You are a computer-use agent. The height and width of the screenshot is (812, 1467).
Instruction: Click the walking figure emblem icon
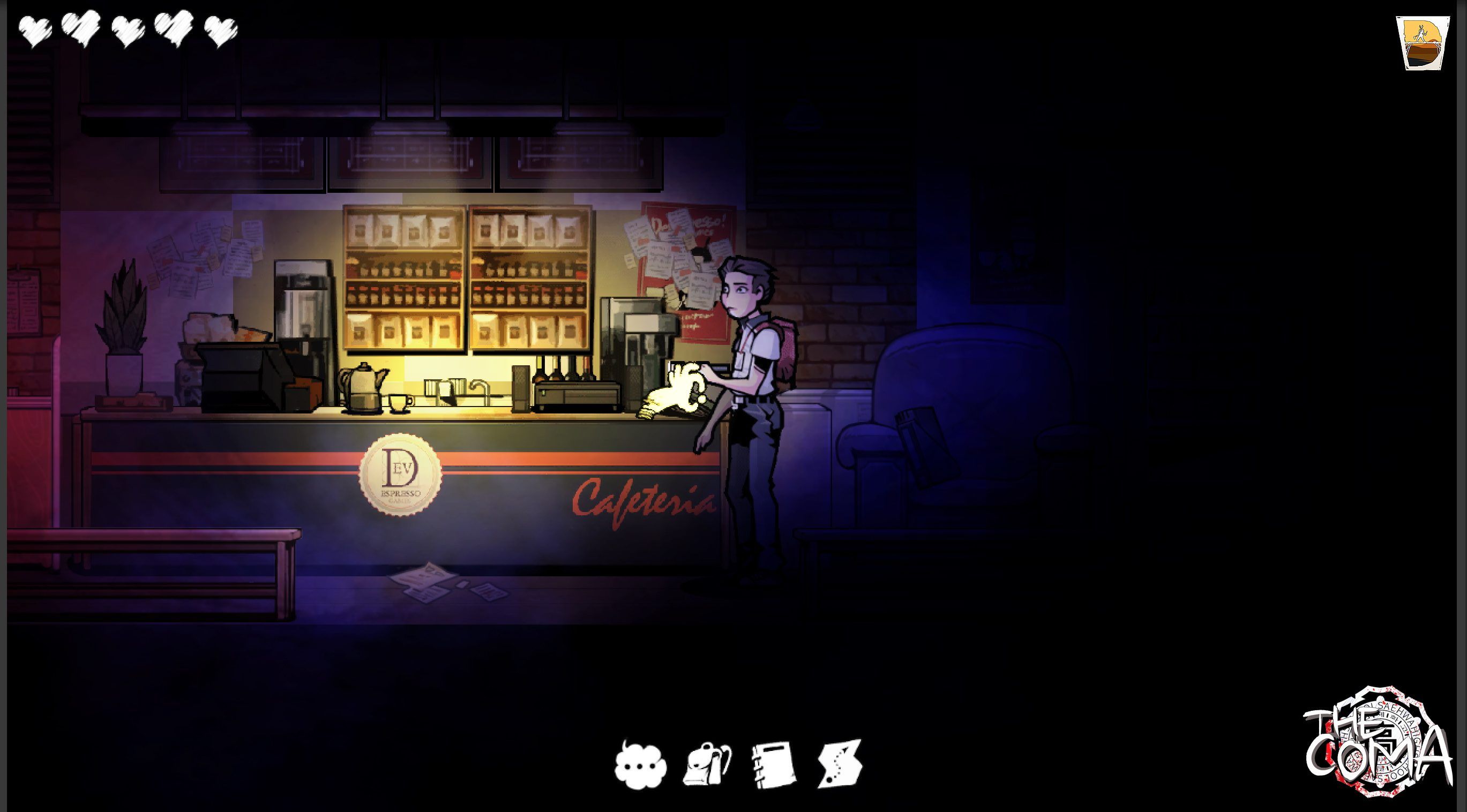tap(1422, 51)
